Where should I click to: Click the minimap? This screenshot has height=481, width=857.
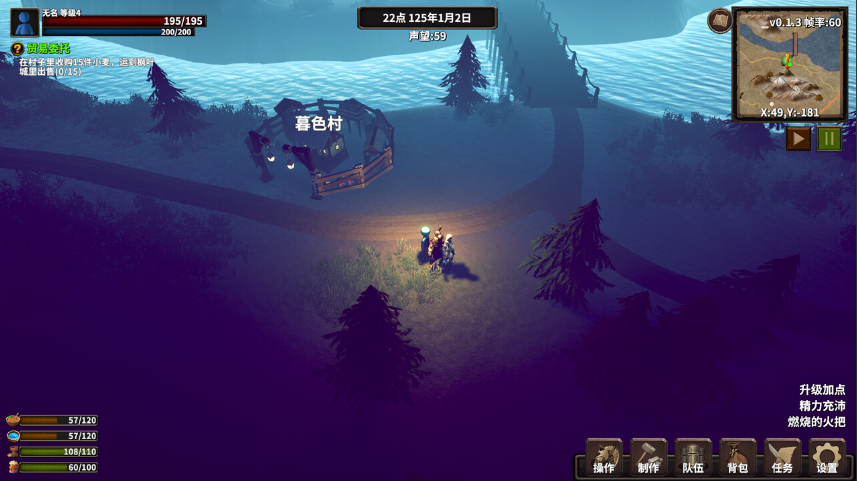point(789,64)
